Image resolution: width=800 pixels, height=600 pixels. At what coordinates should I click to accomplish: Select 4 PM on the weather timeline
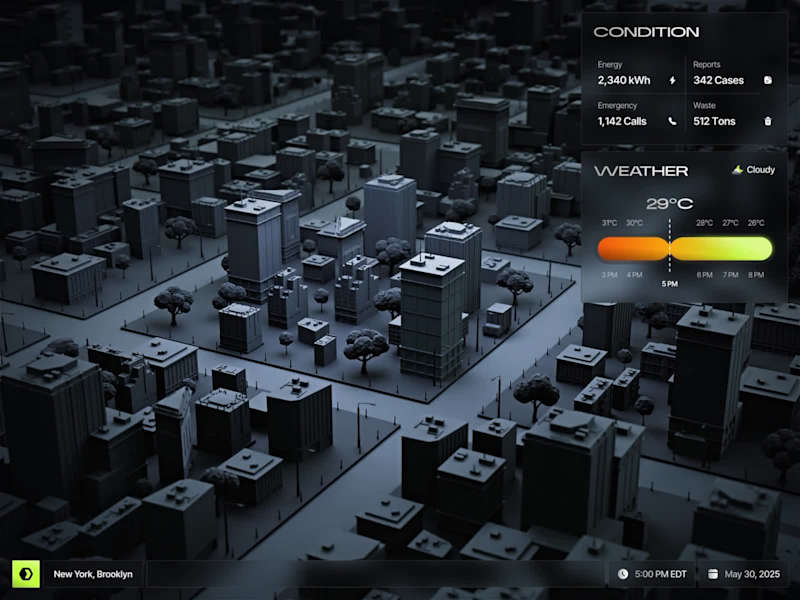point(634,274)
